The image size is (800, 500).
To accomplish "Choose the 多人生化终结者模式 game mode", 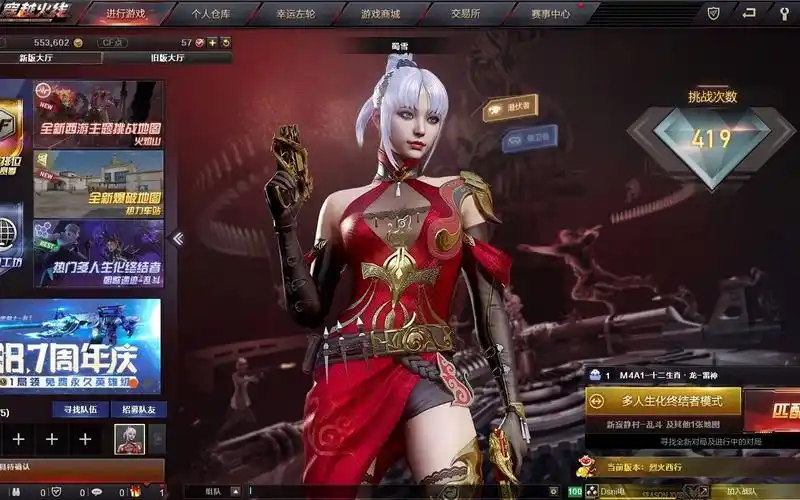I will pyautogui.click(x=663, y=401).
